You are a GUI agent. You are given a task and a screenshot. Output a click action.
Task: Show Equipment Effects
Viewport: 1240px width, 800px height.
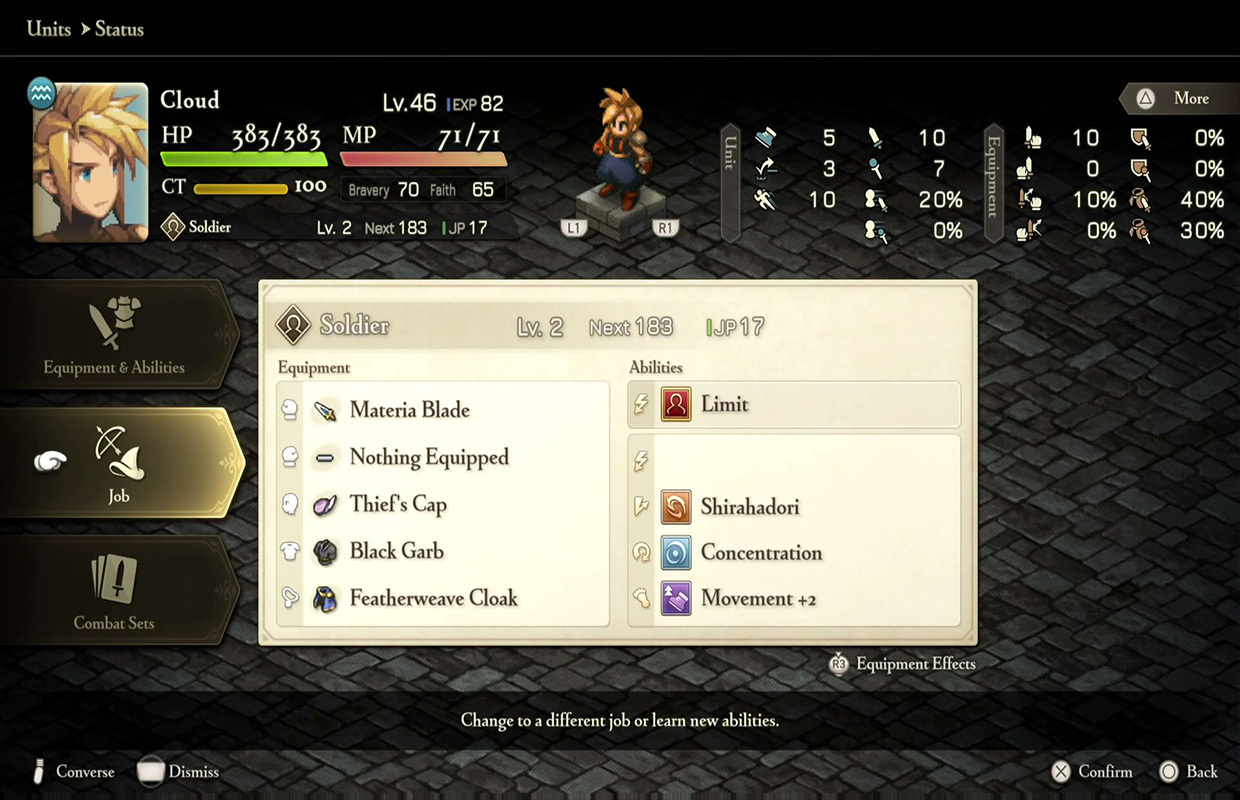903,663
